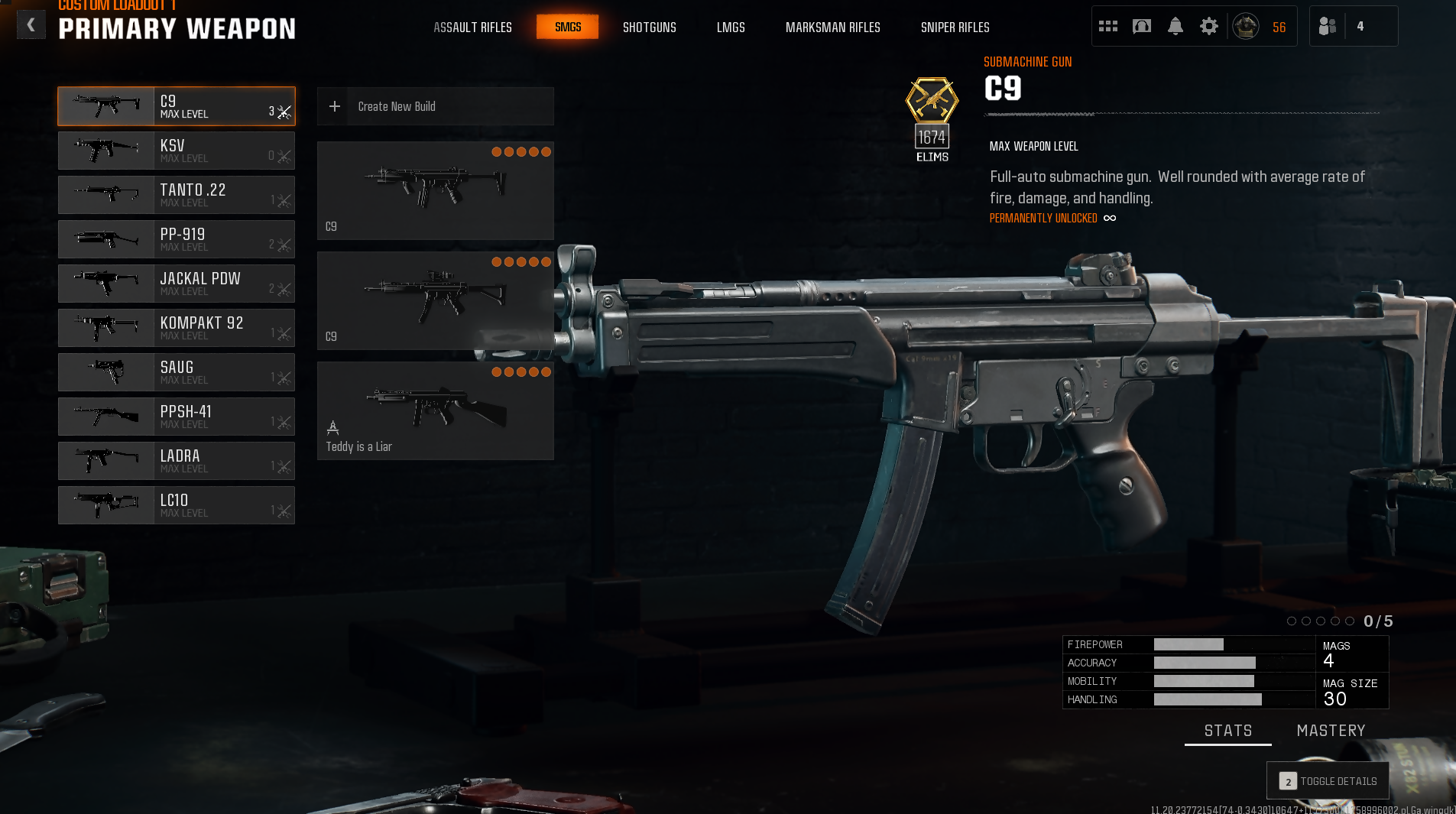
Task: Select the Tanto .22 weapon row
Action: point(176,195)
